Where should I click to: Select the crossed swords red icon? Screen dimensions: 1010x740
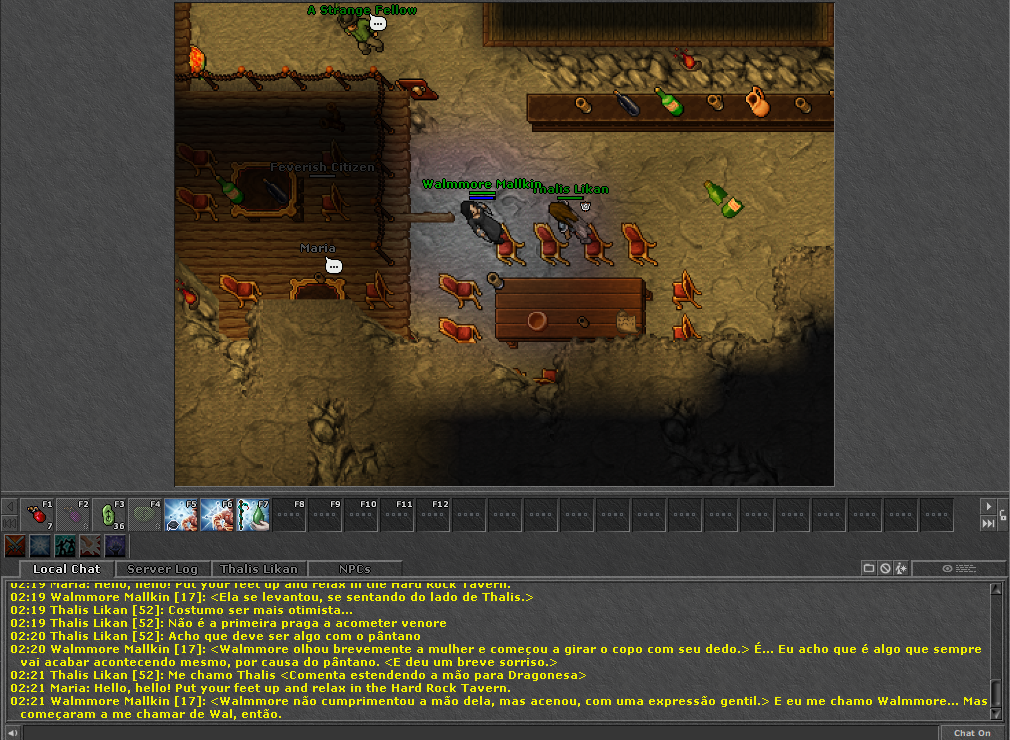(15, 545)
